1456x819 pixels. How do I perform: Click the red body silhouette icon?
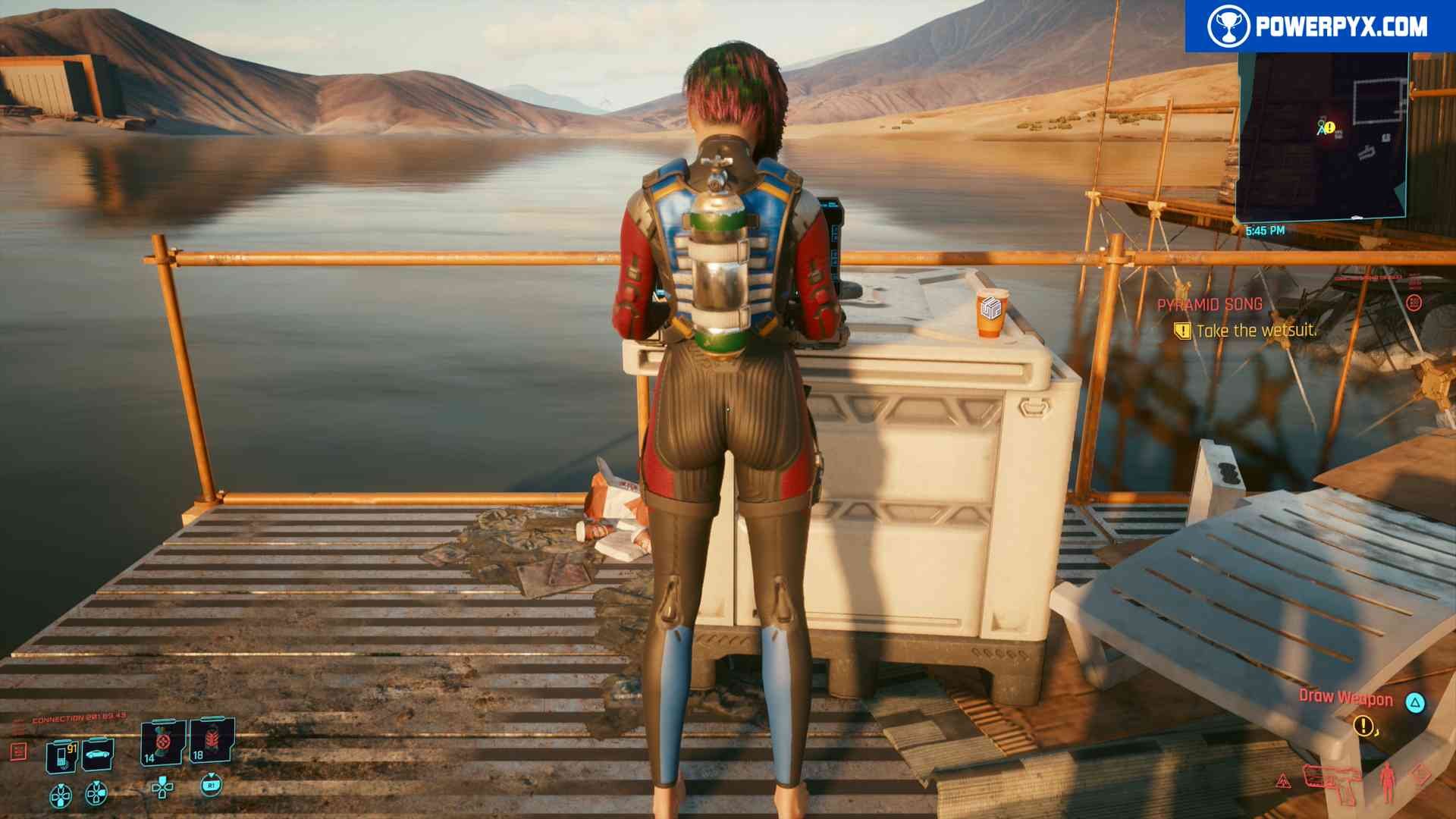click(1387, 783)
